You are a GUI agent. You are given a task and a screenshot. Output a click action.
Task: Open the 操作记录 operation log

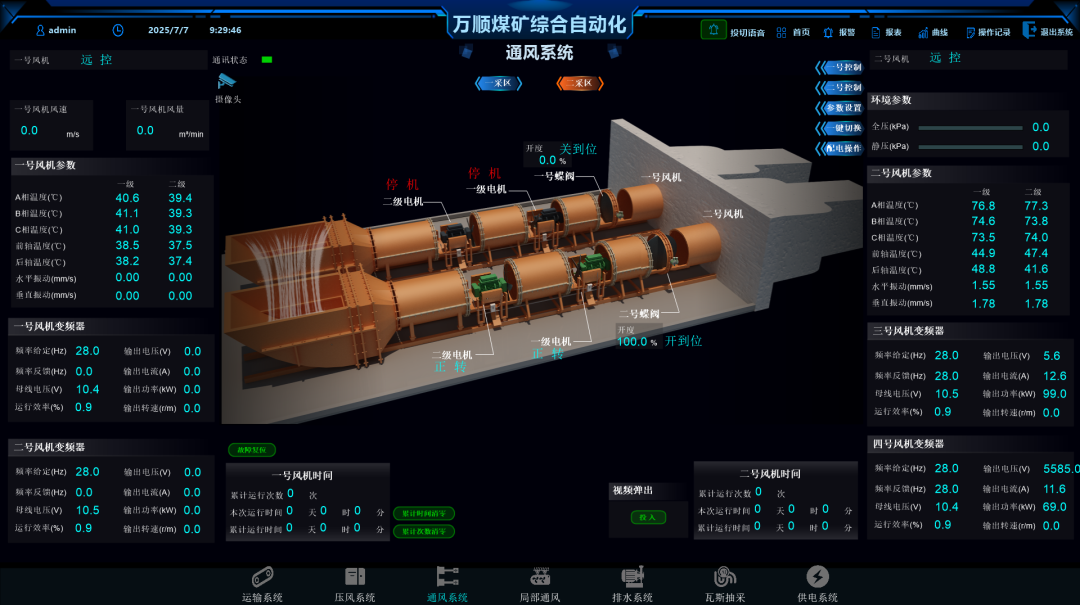coord(987,32)
